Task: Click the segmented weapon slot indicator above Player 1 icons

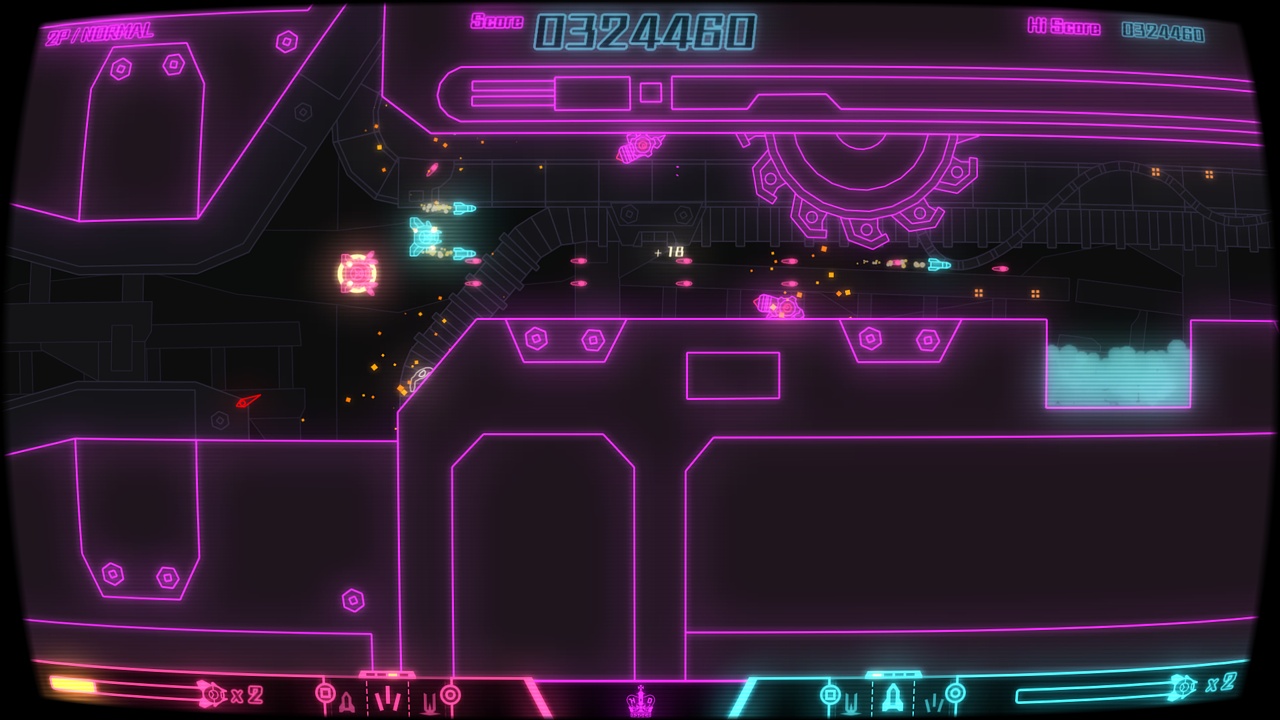Action: (x=385, y=672)
